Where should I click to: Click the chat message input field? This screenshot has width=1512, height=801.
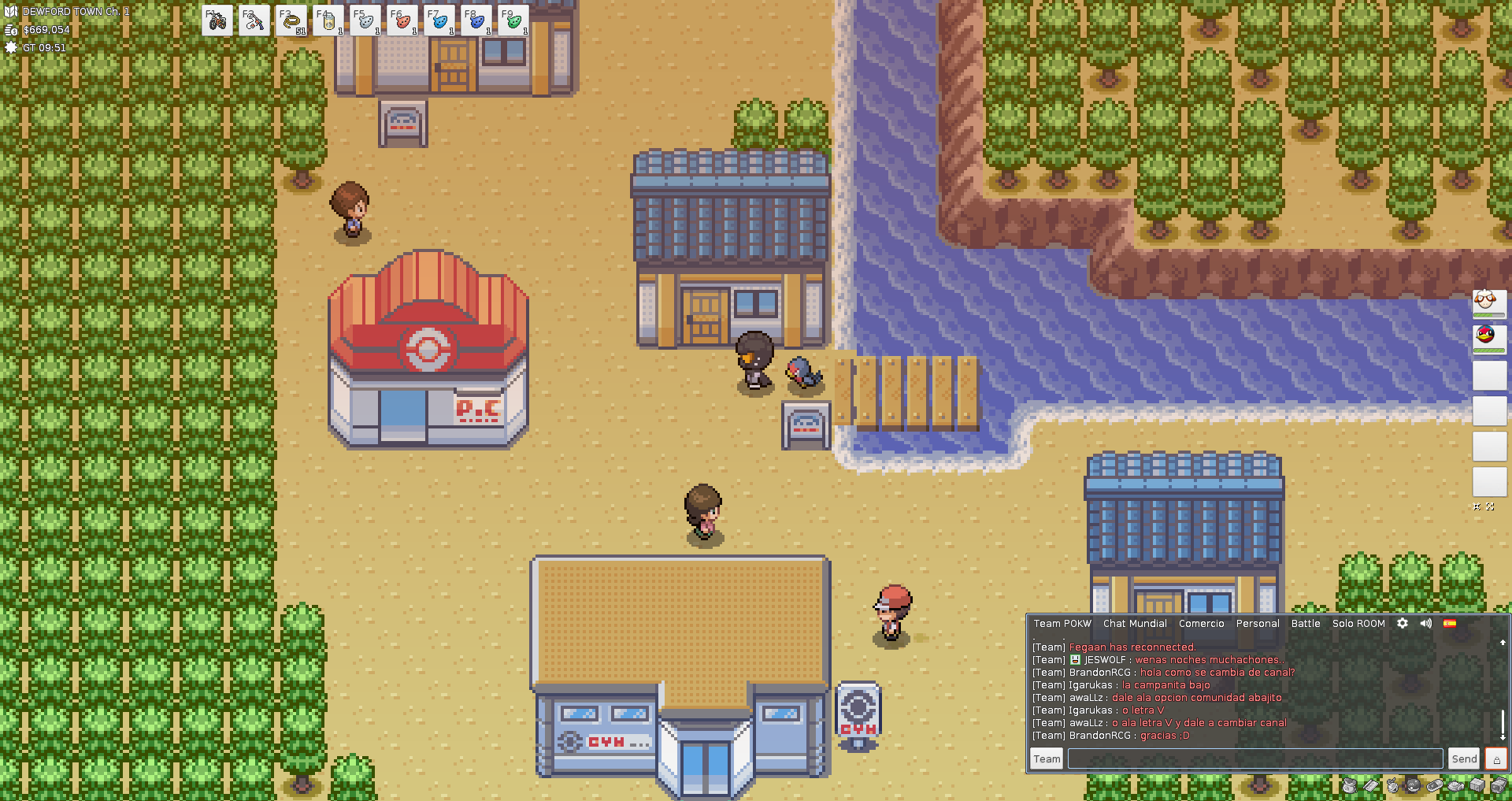point(1255,758)
